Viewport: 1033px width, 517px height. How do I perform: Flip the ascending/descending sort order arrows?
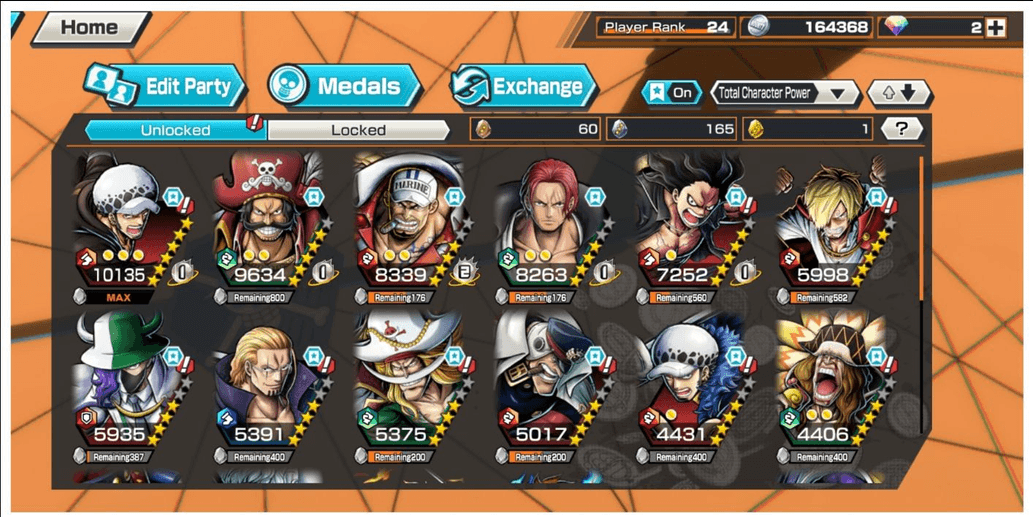[x=898, y=93]
